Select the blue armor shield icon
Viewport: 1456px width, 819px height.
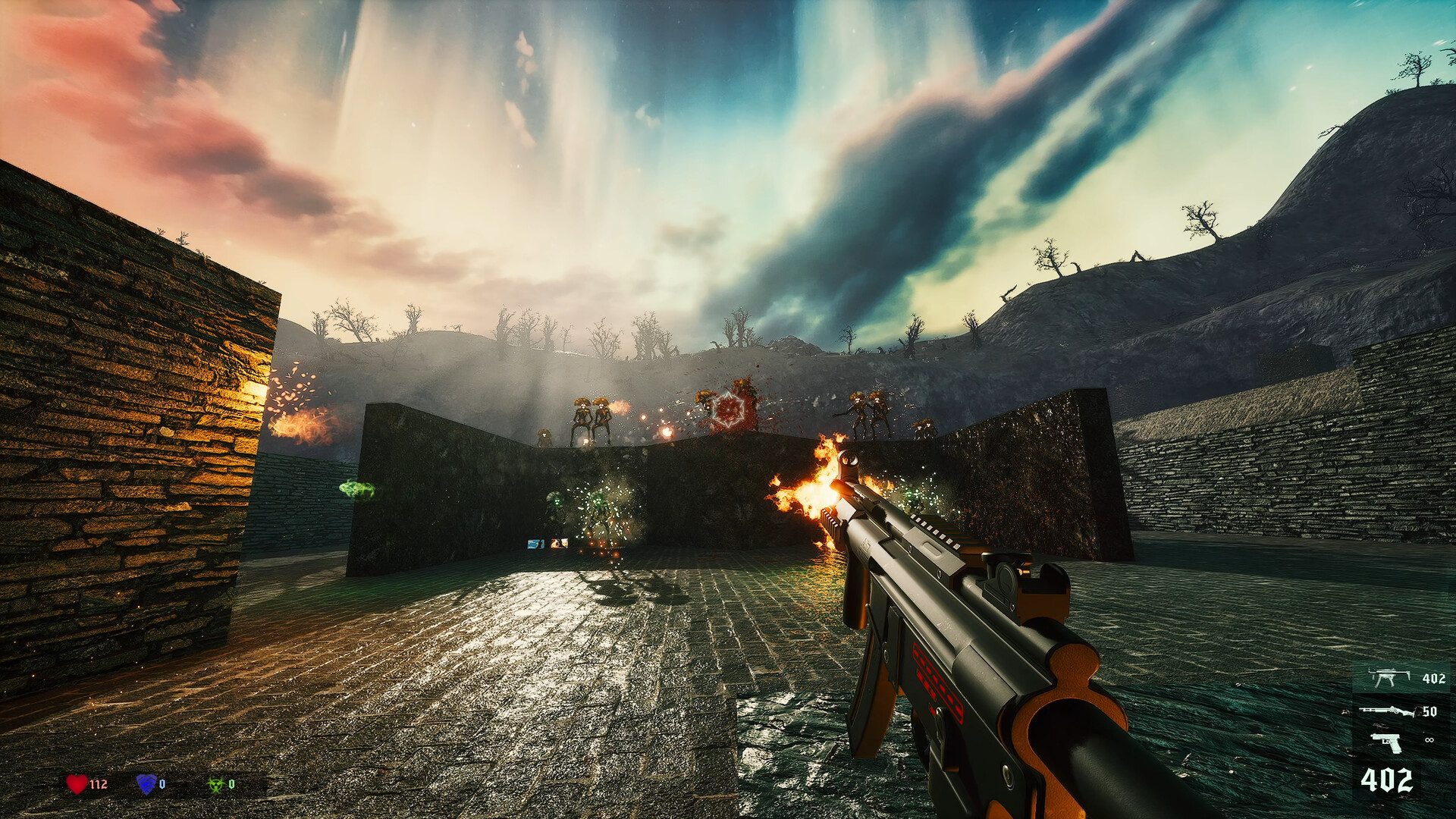point(146,785)
